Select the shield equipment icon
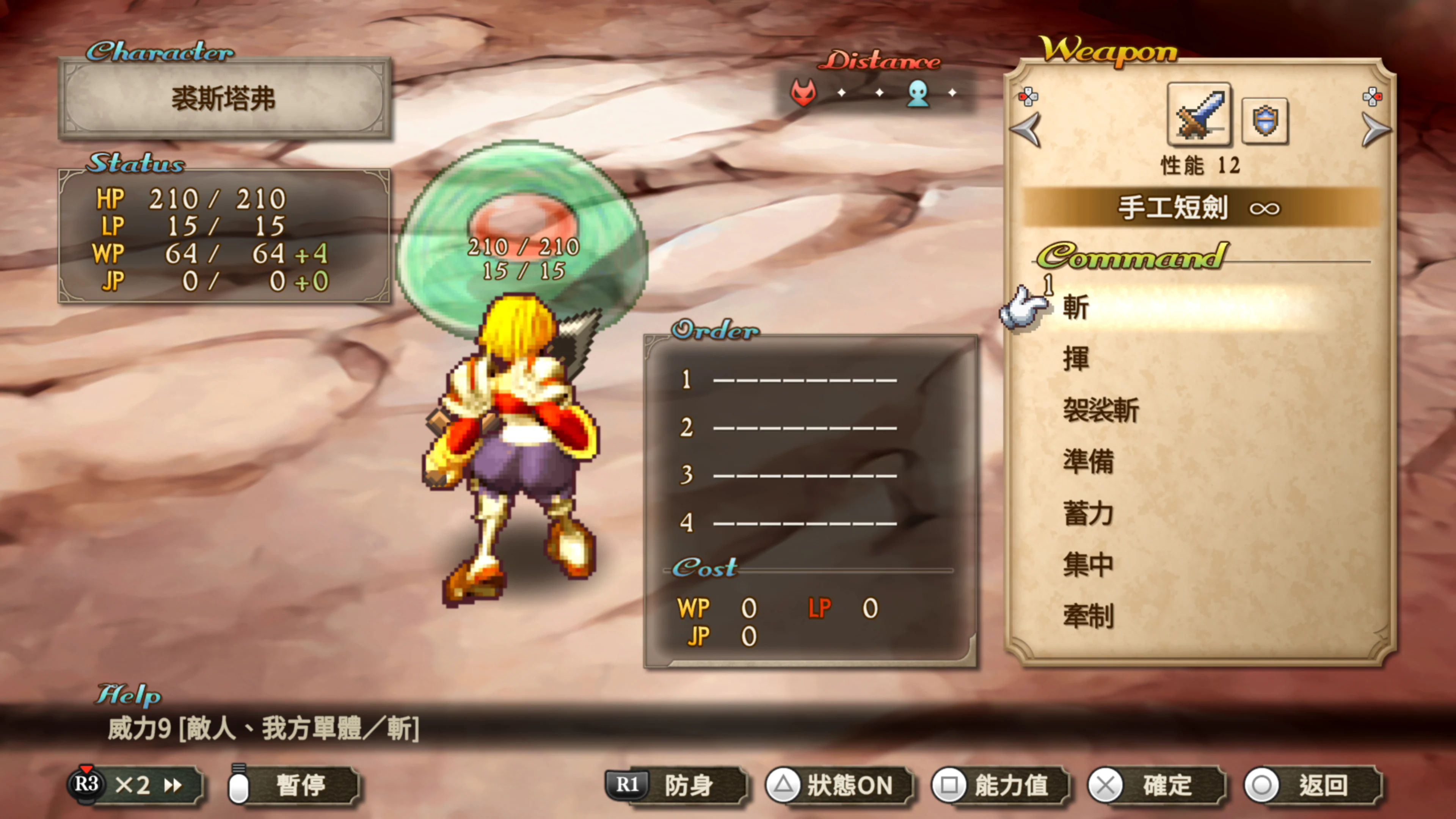The width and height of the screenshot is (1456, 819). click(x=1265, y=120)
